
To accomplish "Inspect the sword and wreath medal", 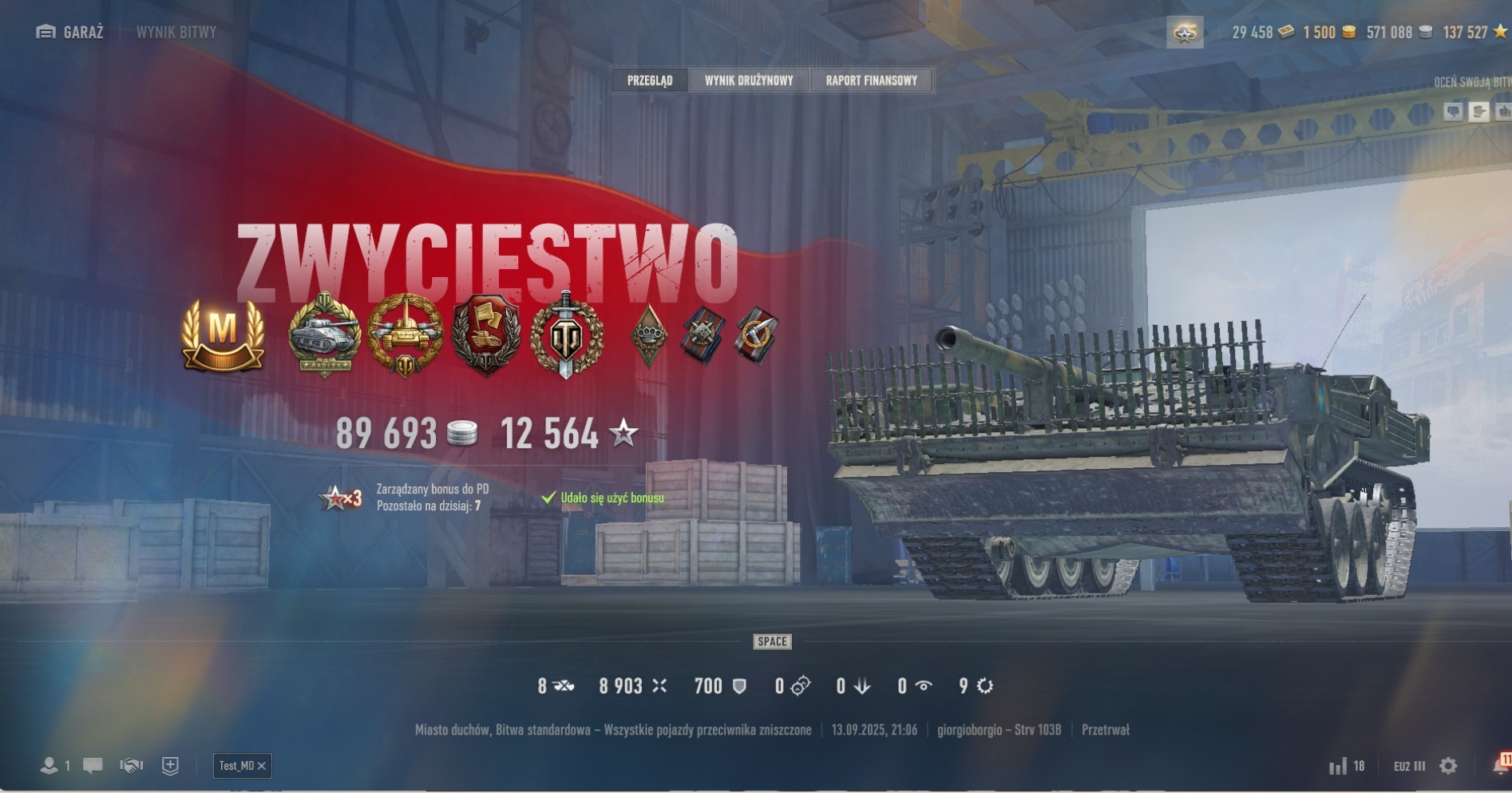I will pyautogui.click(x=566, y=335).
